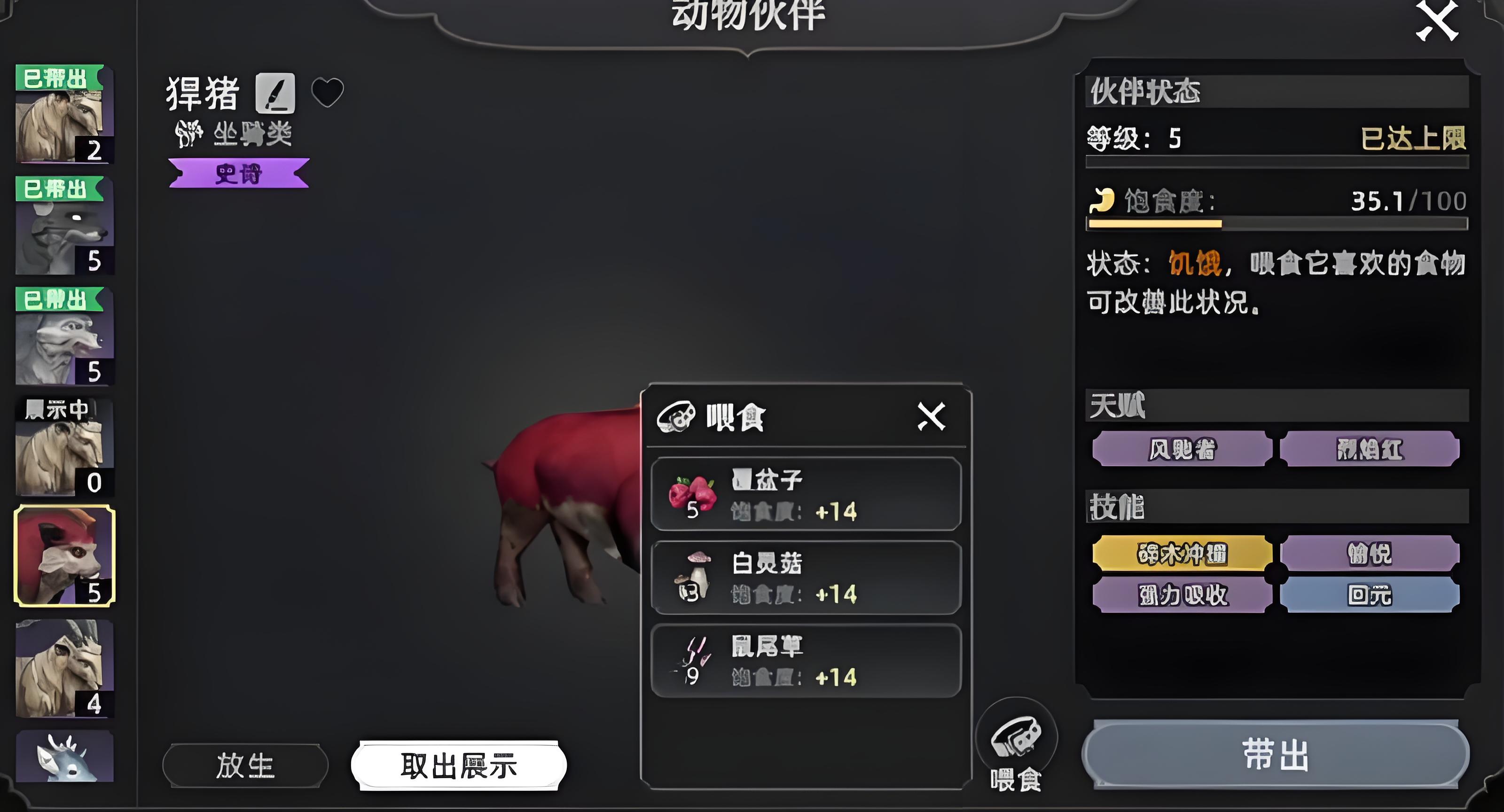This screenshot has width=1504, height=812.
Task: Favorite the boar with the heart icon
Action: 328,92
